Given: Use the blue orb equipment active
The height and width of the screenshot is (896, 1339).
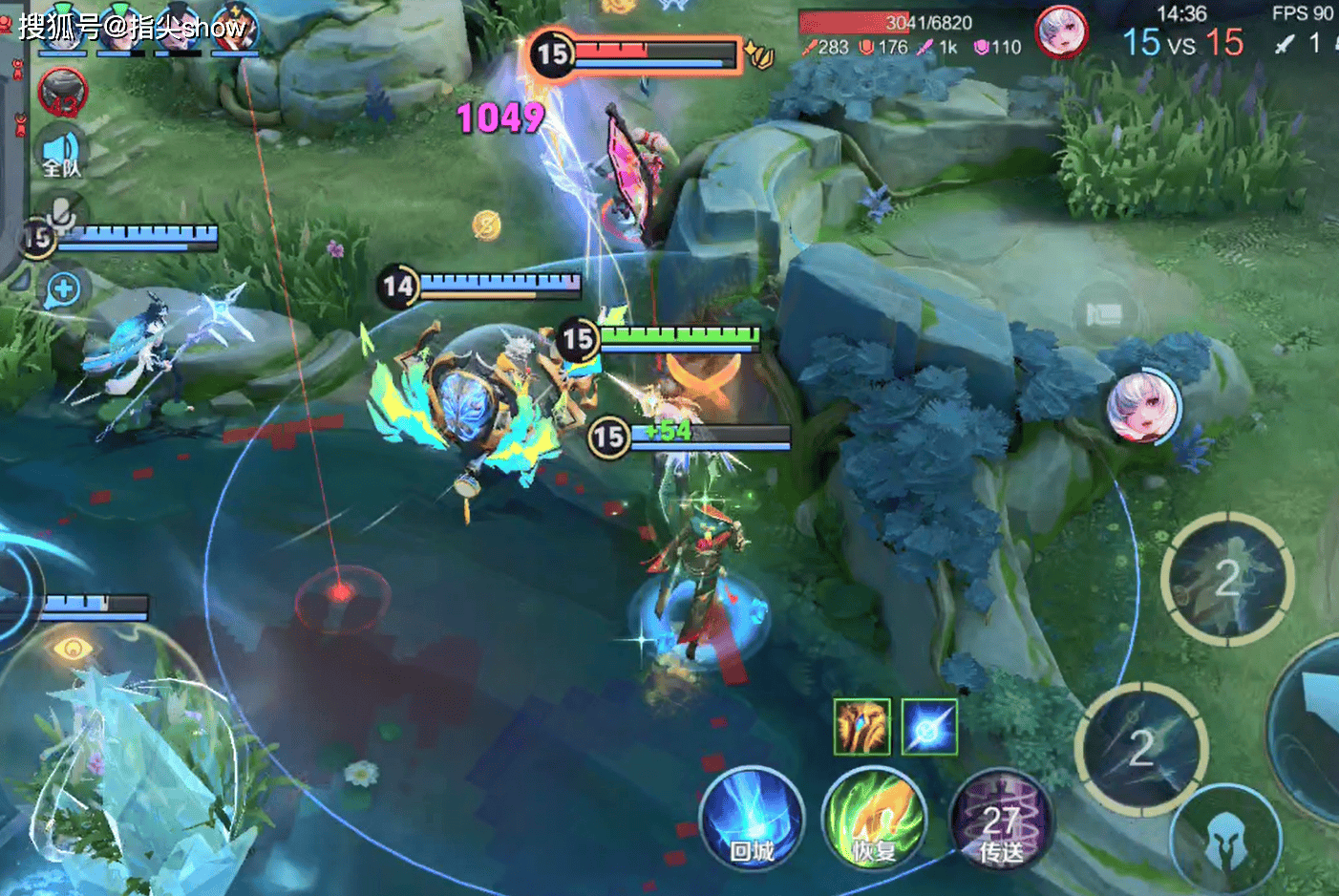Looking at the screenshot, I should point(929,727).
